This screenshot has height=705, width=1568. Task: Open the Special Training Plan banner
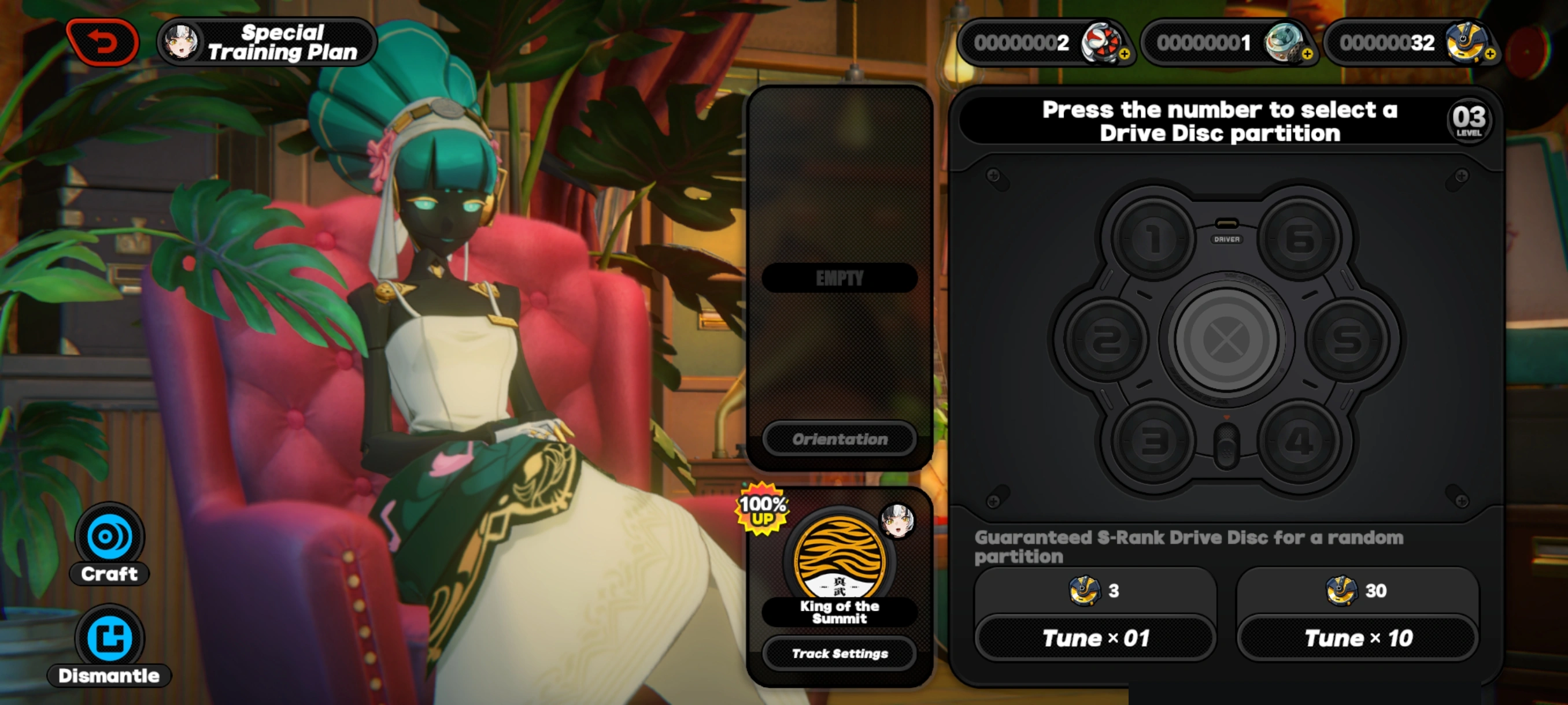tap(268, 42)
